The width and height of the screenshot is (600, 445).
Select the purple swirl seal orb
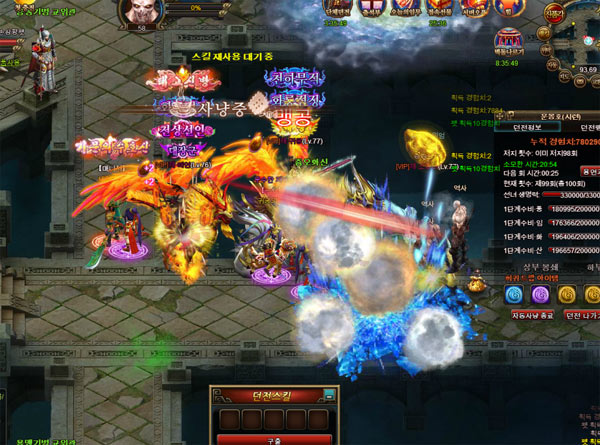[x=539, y=294]
